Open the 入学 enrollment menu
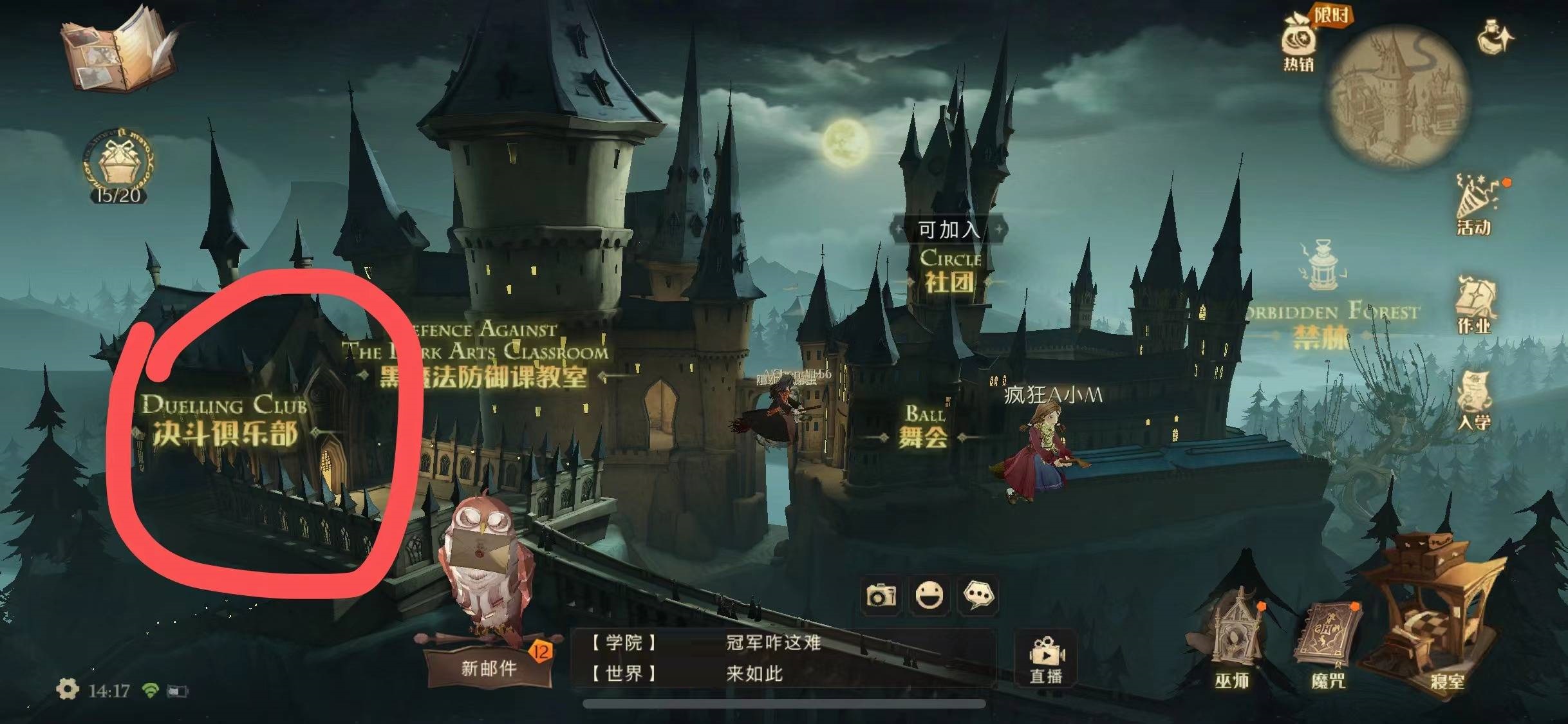Image resolution: width=1568 pixels, height=724 pixels. point(1475,400)
